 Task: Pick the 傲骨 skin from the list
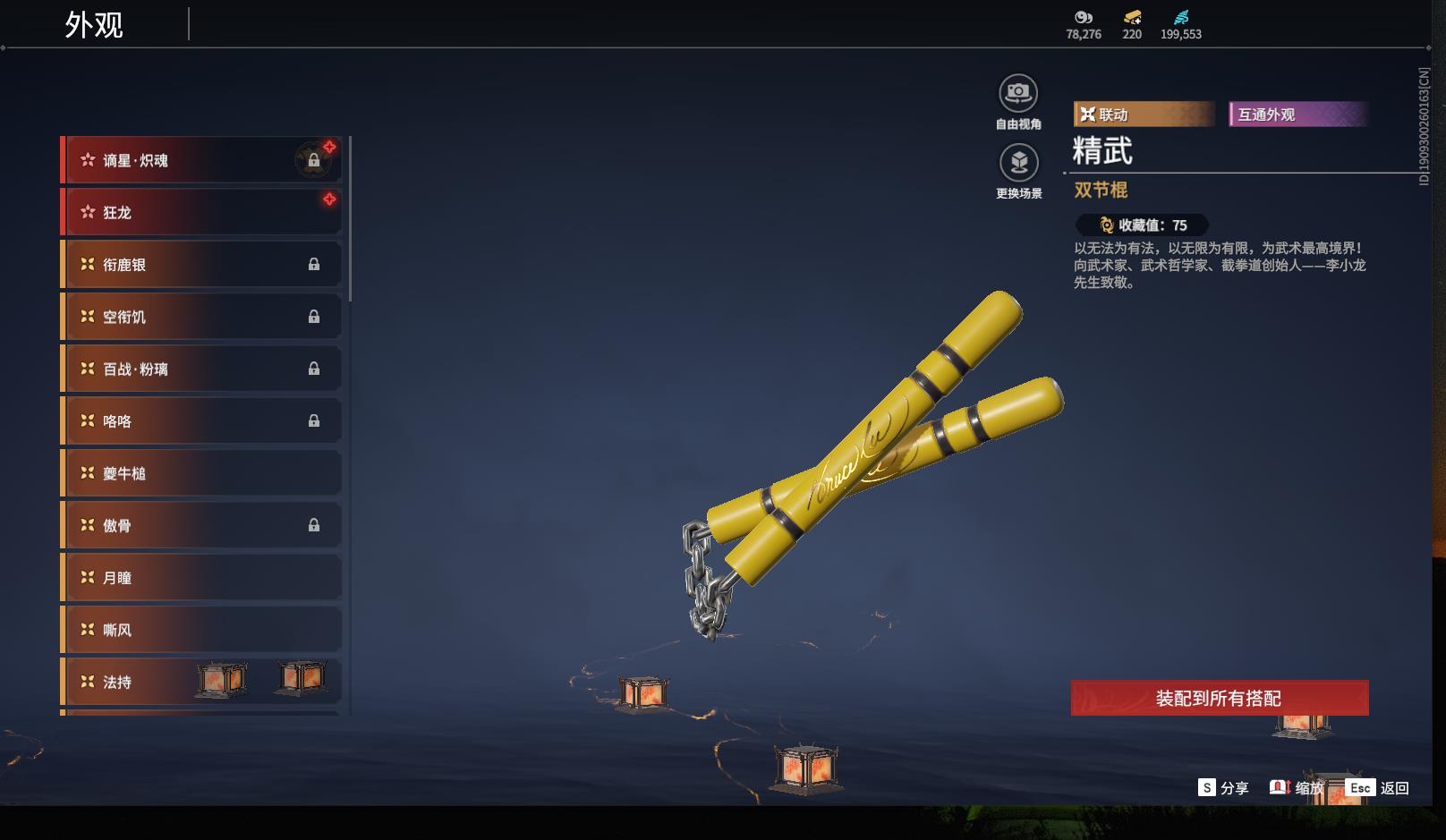tap(201, 525)
